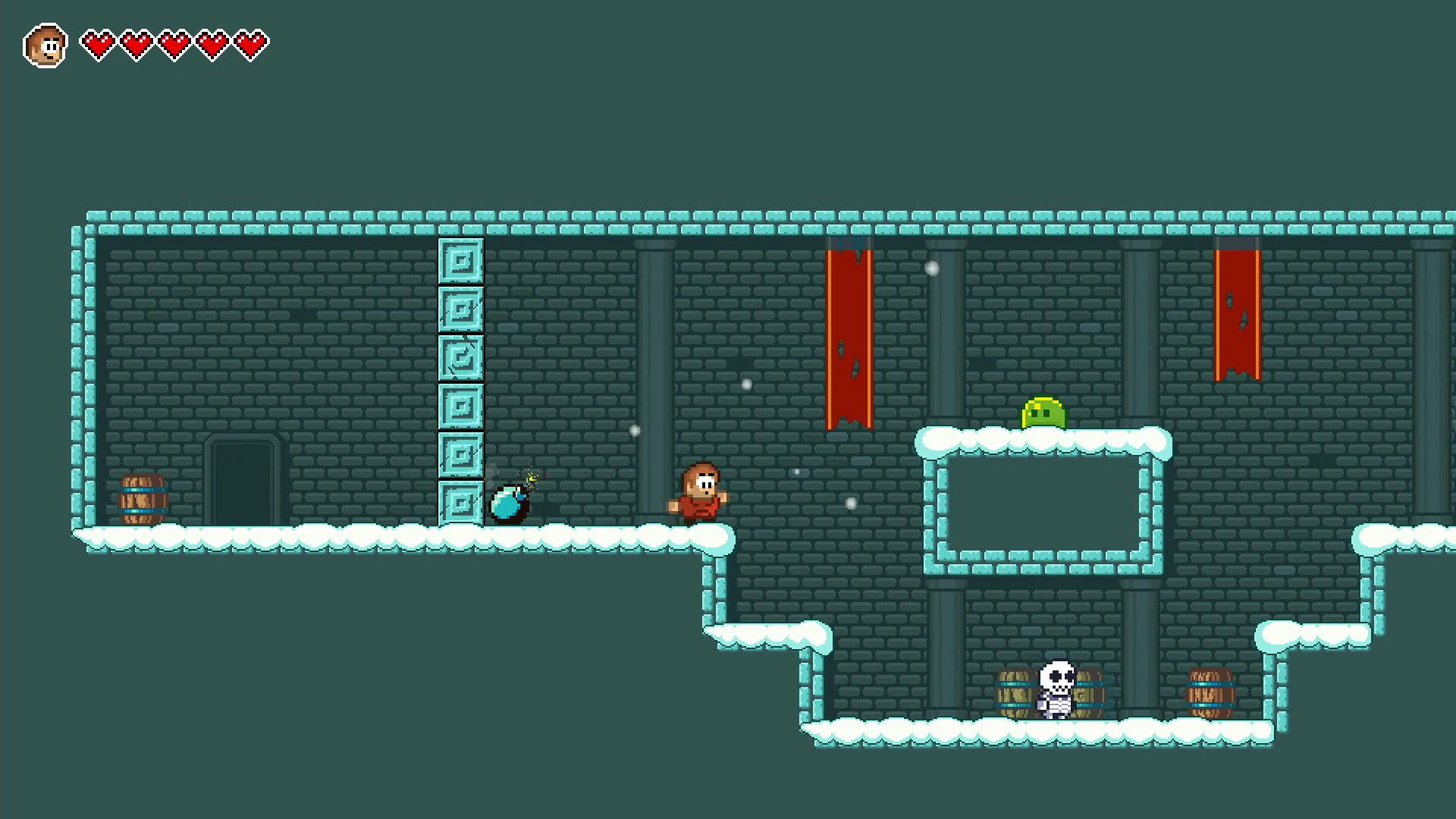The height and width of the screenshot is (819, 1456).
Task: Click the player avatar portrait in the HUD
Action: [45, 43]
